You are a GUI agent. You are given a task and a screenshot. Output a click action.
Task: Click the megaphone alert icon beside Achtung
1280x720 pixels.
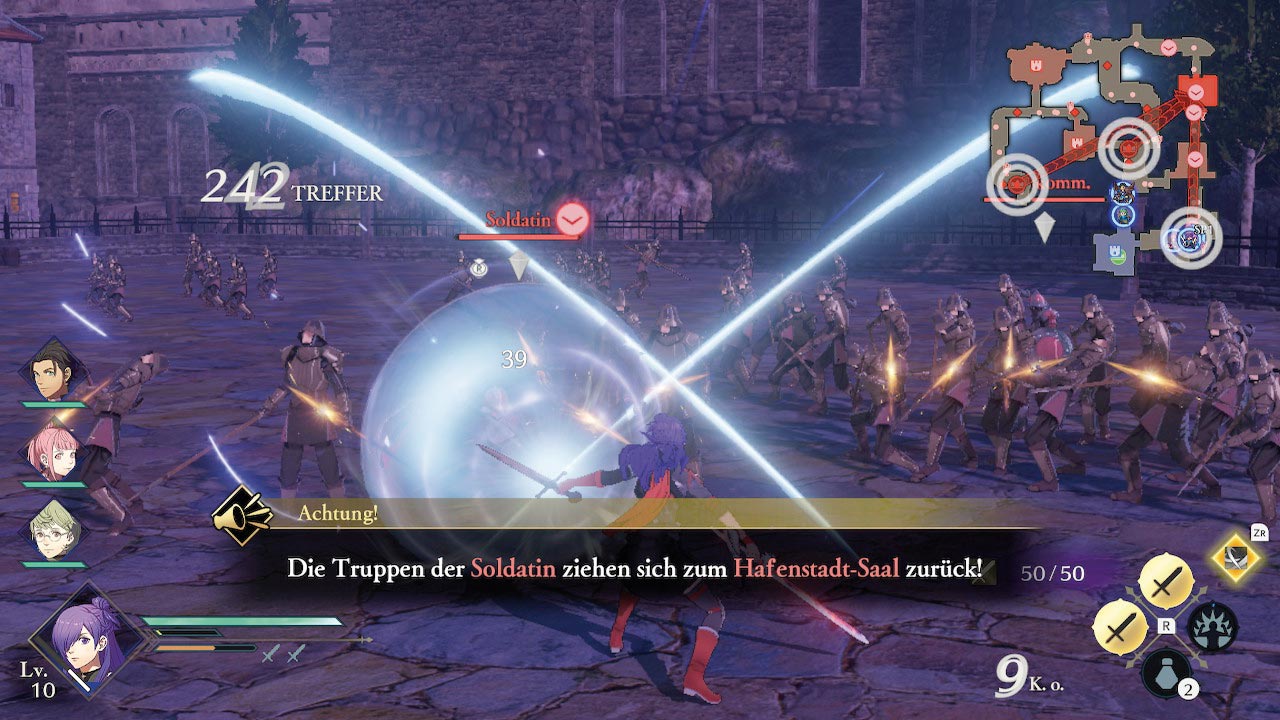pos(243,515)
